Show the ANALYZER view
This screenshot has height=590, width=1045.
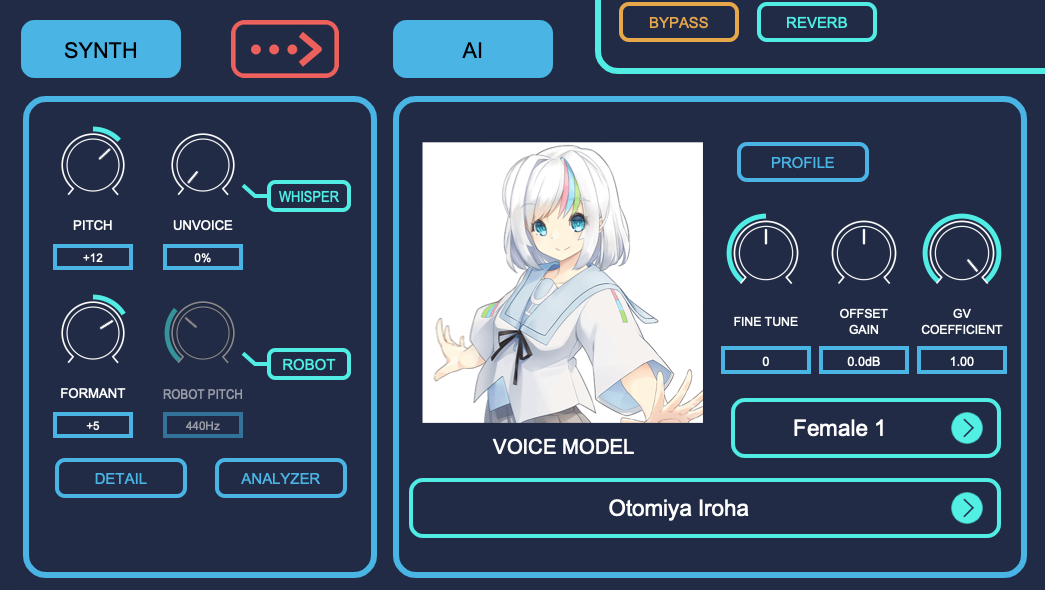[x=281, y=478]
